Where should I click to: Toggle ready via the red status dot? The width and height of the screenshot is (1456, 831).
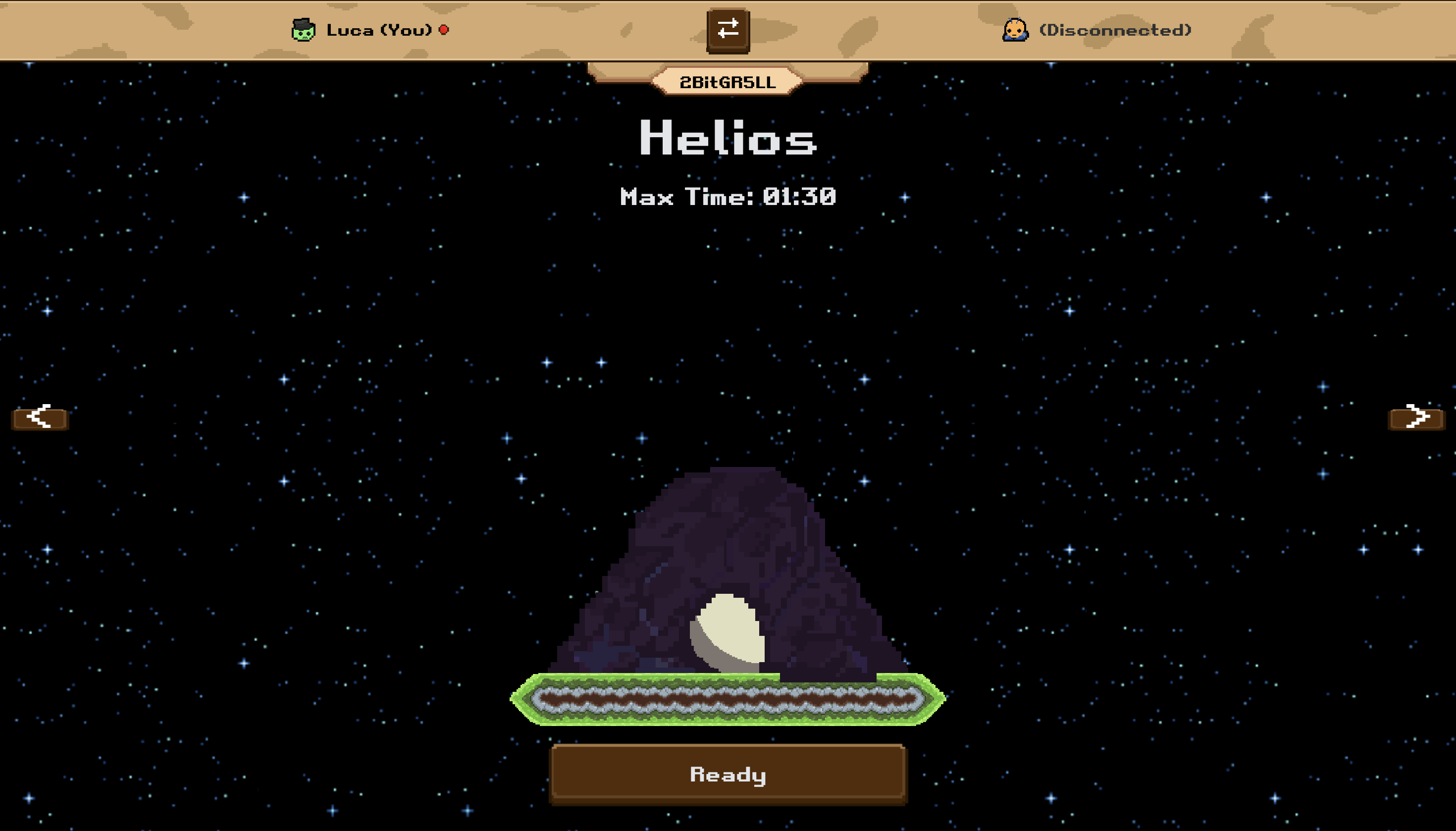(444, 30)
